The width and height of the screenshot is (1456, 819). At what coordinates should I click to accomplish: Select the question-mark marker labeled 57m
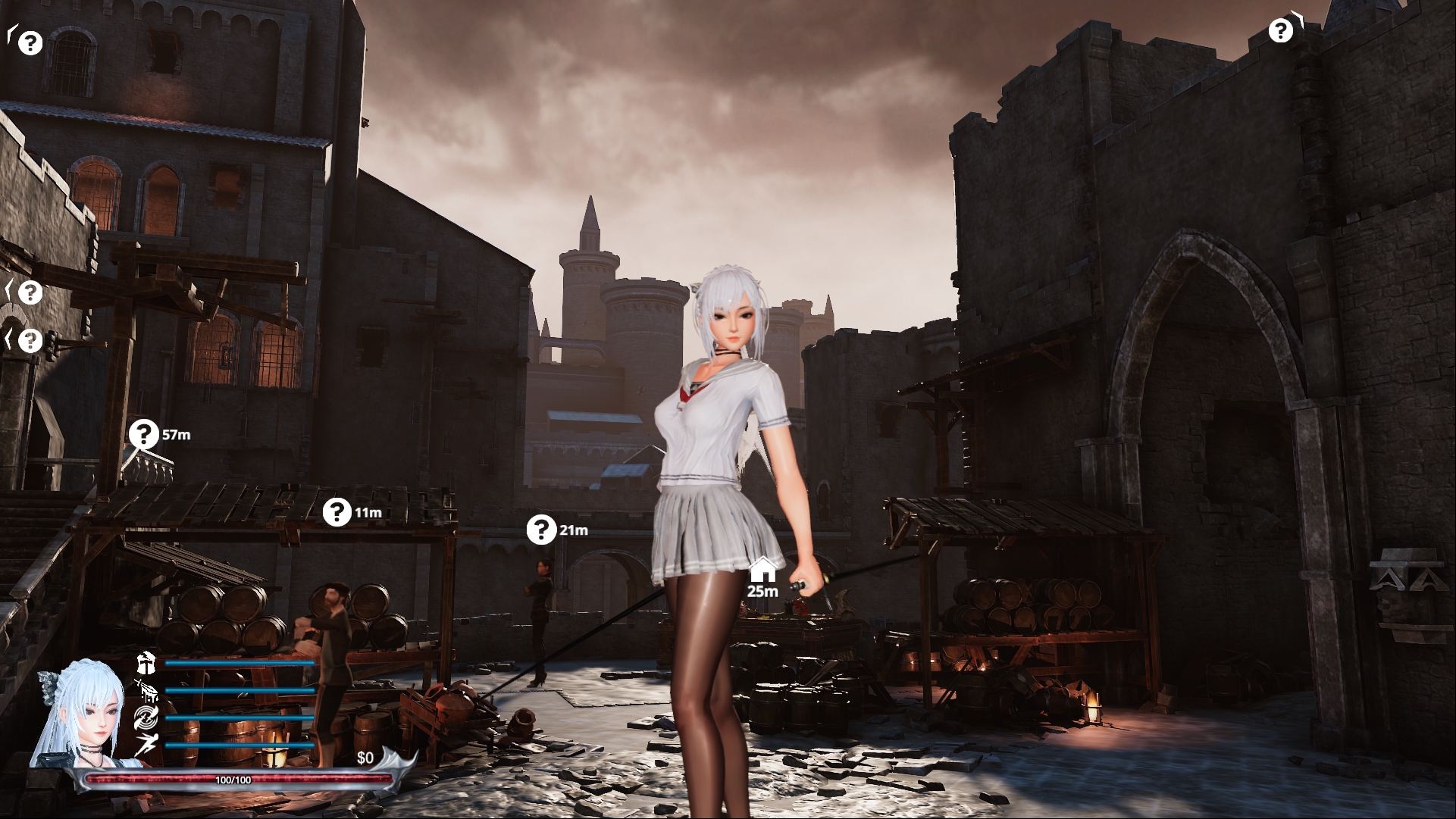coord(143,434)
